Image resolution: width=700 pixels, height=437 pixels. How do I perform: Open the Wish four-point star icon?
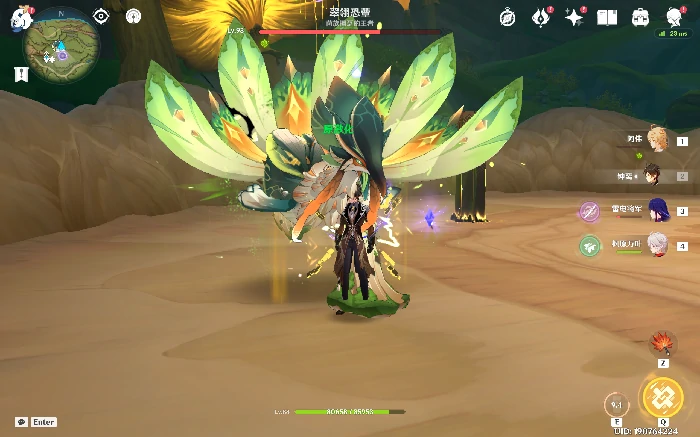click(574, 17)
